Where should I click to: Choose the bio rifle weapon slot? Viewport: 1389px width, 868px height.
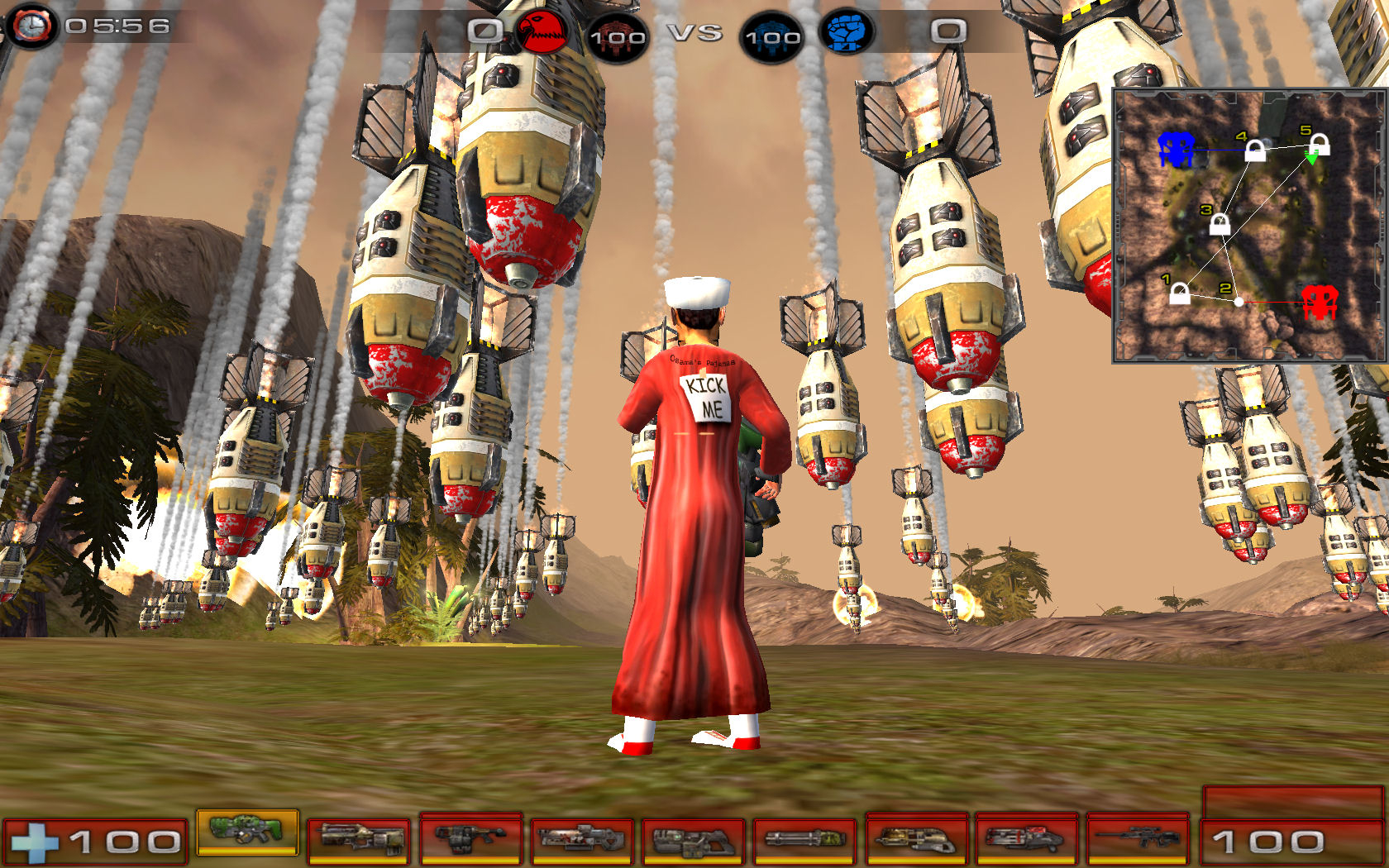click(x=470, y=838)
